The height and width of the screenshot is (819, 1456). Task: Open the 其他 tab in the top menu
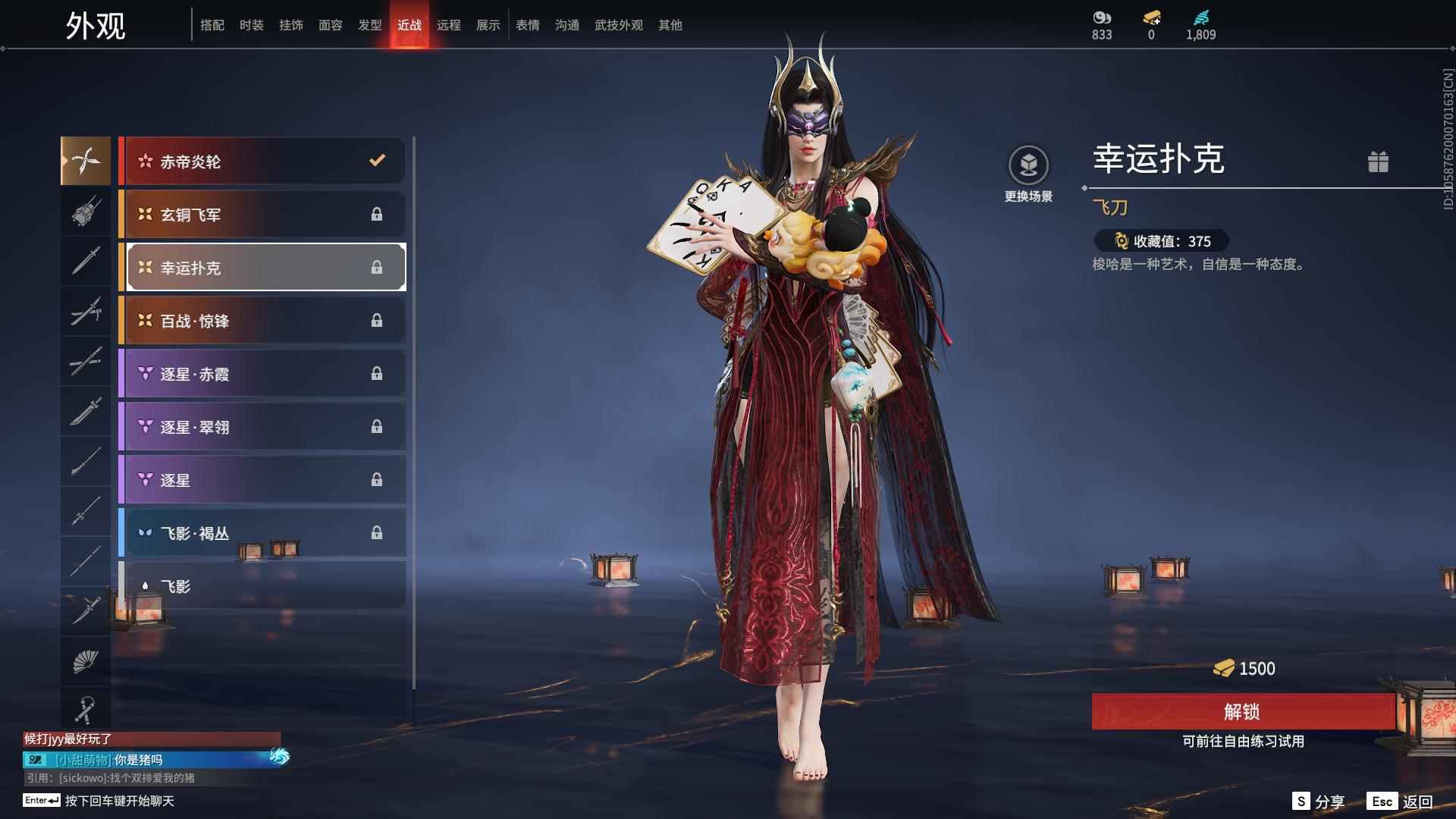[x=669, y=24]
